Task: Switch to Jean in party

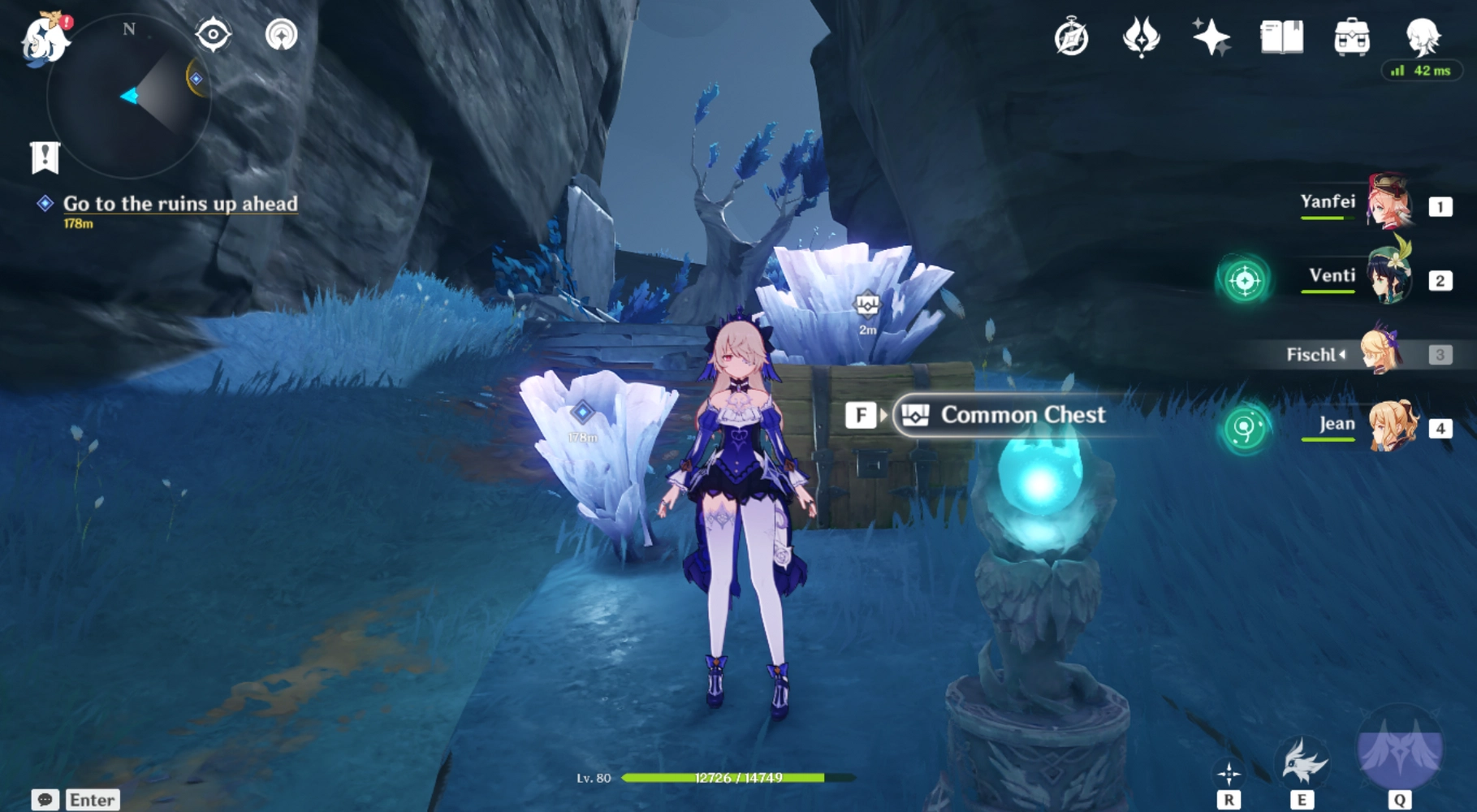Action: point(1390,425)
